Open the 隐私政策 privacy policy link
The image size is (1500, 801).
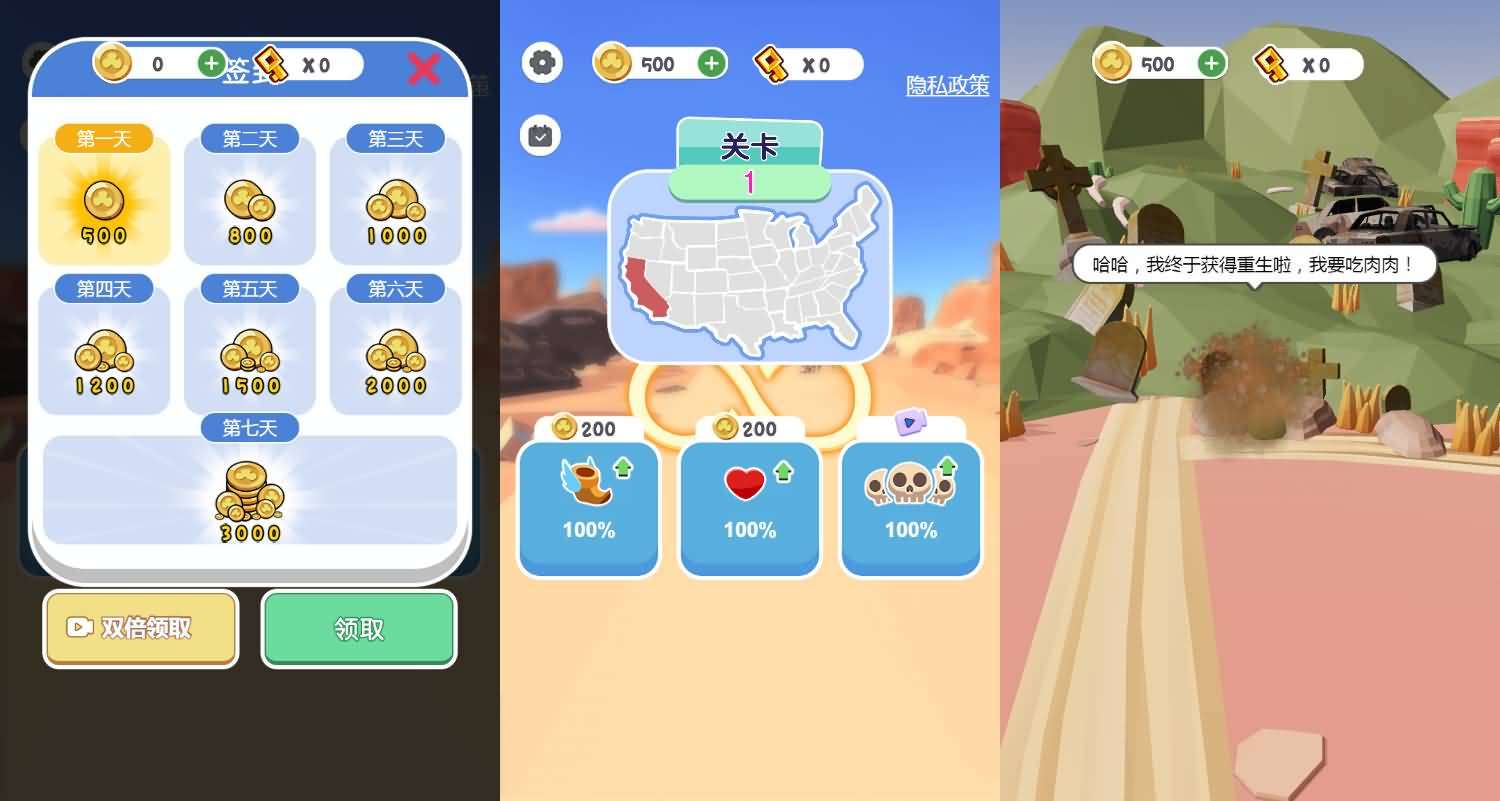coord(947,86)
